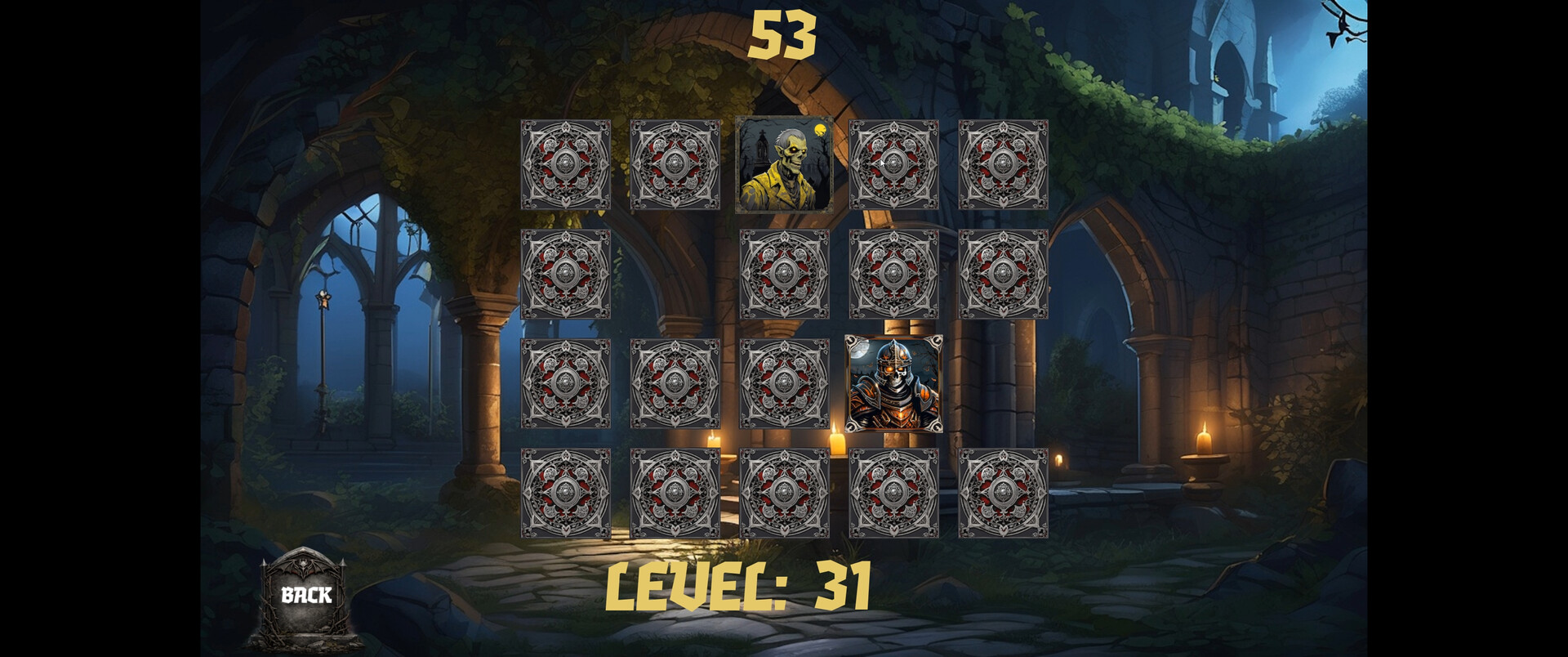1568x657 pixels.
Task: Flip the fourth card in the bottom row
Action: tap(894, 490)
